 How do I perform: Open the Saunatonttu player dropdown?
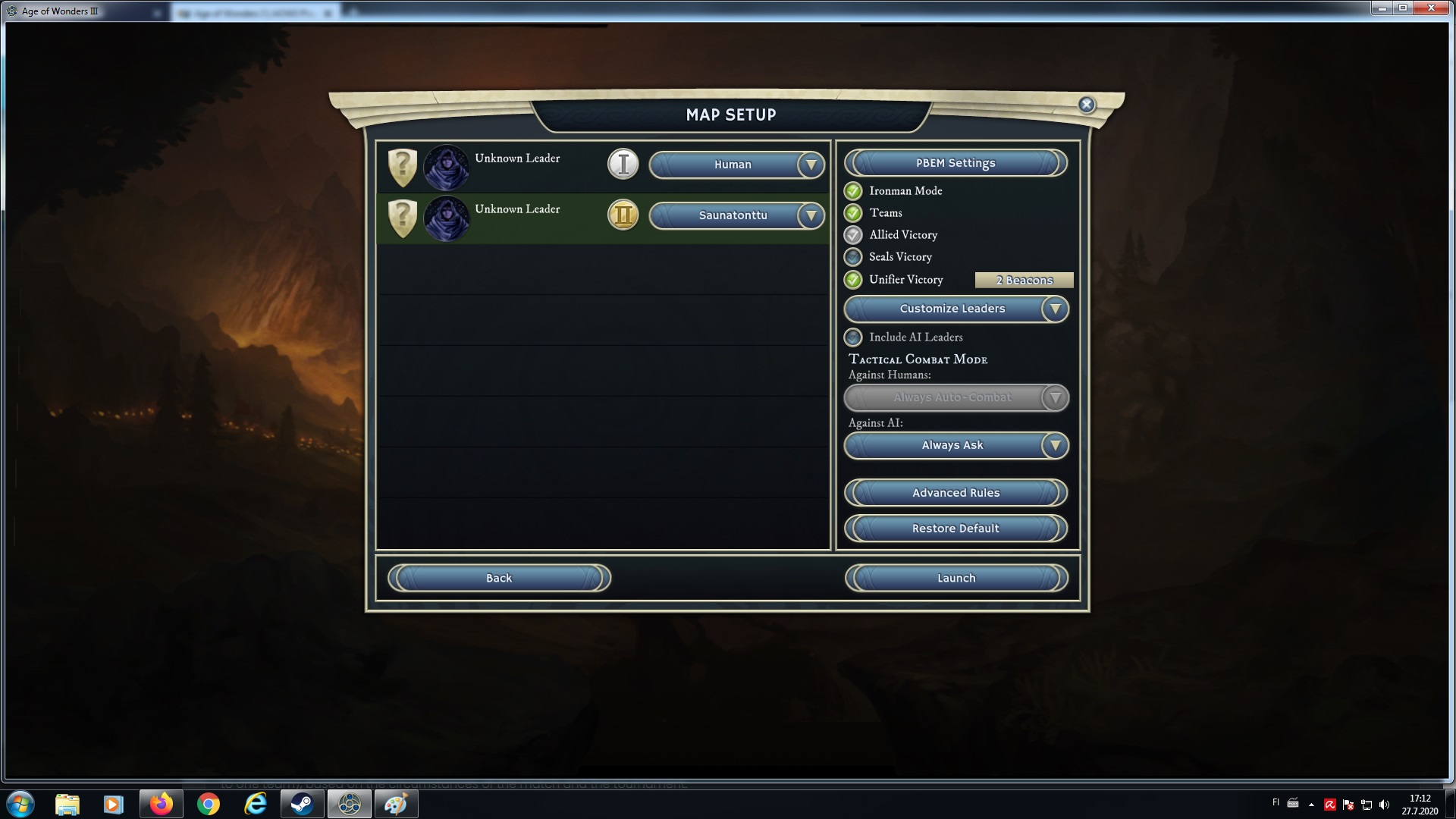(x=736, y=215)
